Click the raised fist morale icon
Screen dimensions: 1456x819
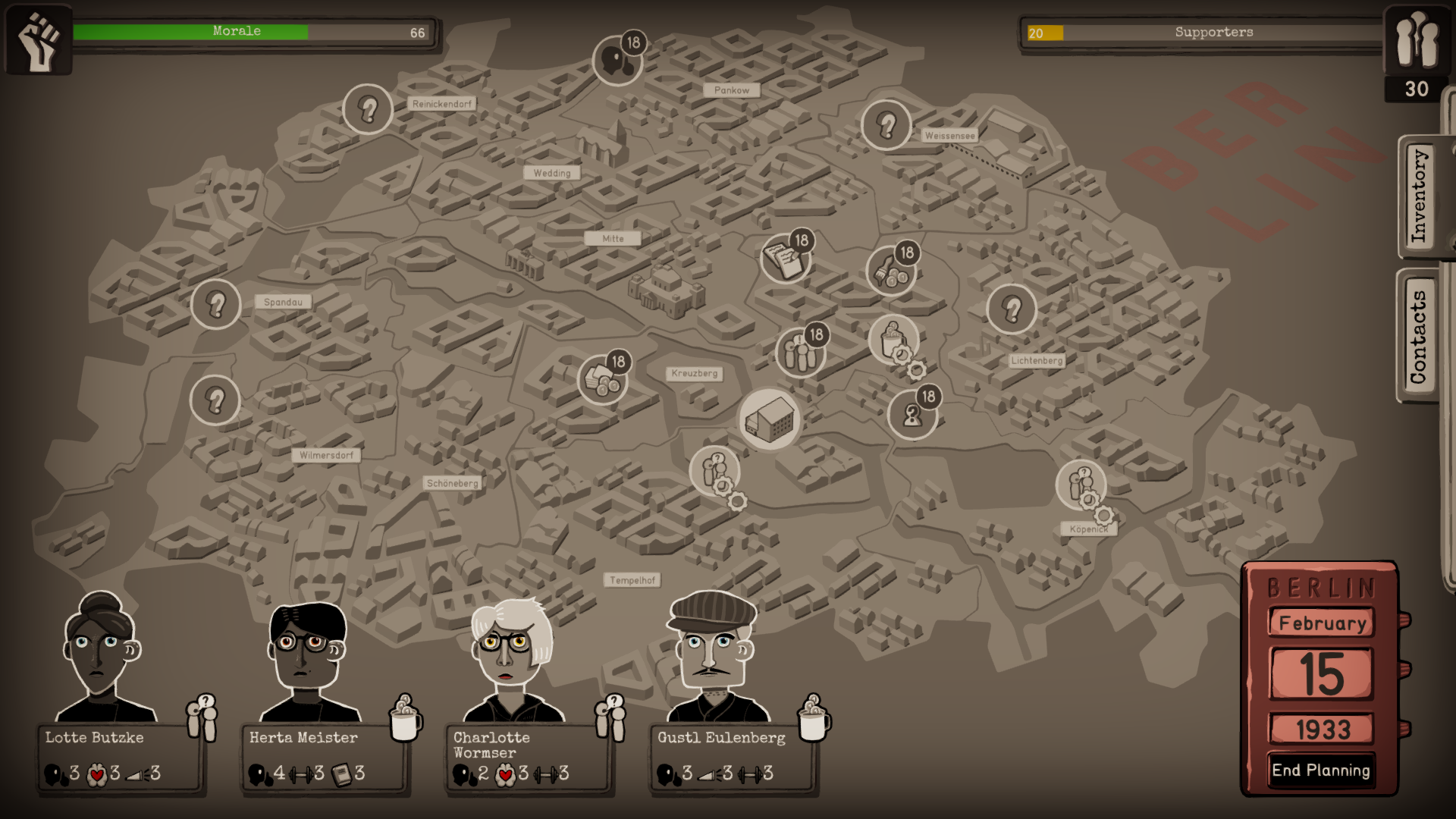click(38, 39)
